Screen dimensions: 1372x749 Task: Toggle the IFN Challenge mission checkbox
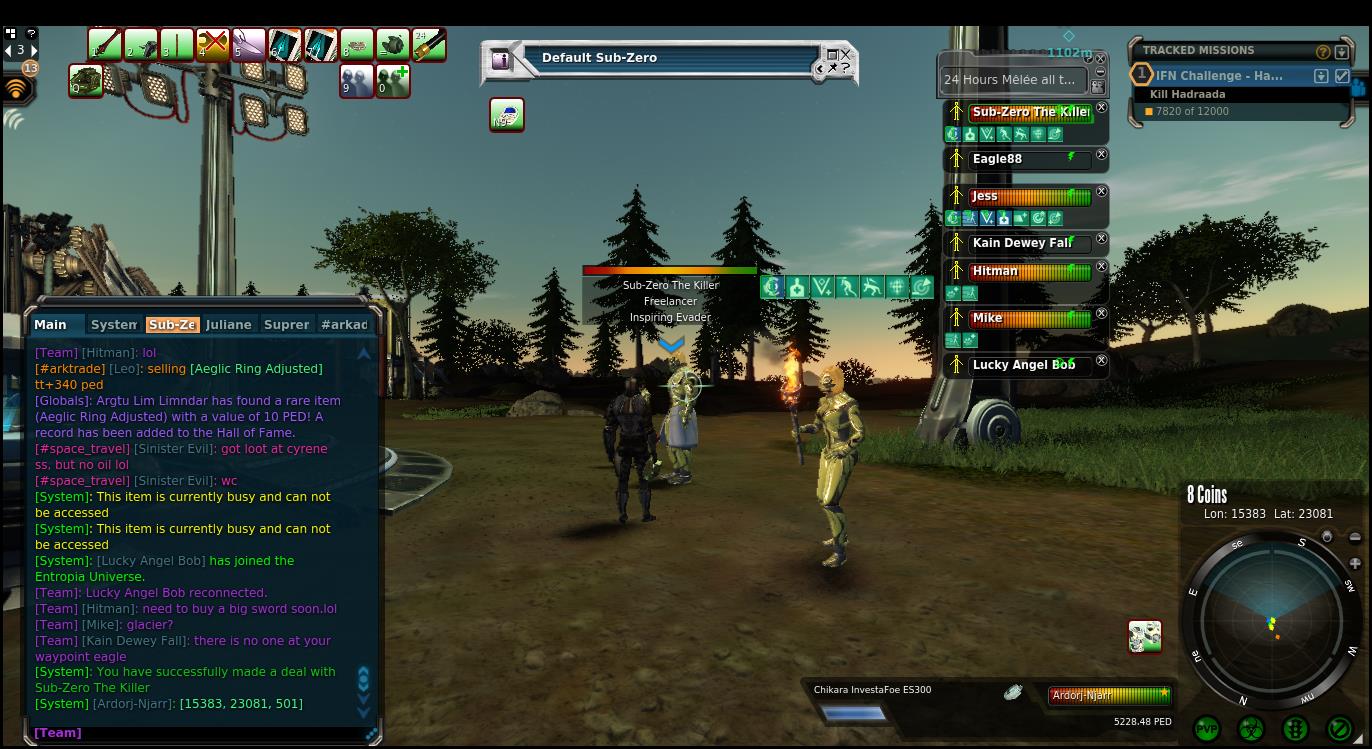[x=1342, y=76]
